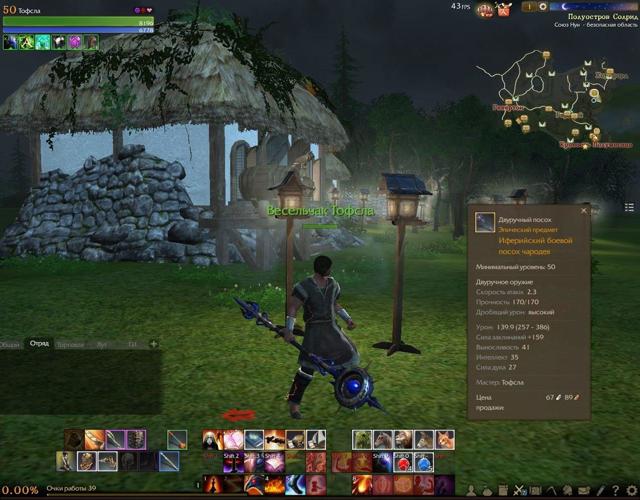Click the staff icon in item tooltip
The height and width of the screenshot is (500, 640).
[x=485, y=222]
